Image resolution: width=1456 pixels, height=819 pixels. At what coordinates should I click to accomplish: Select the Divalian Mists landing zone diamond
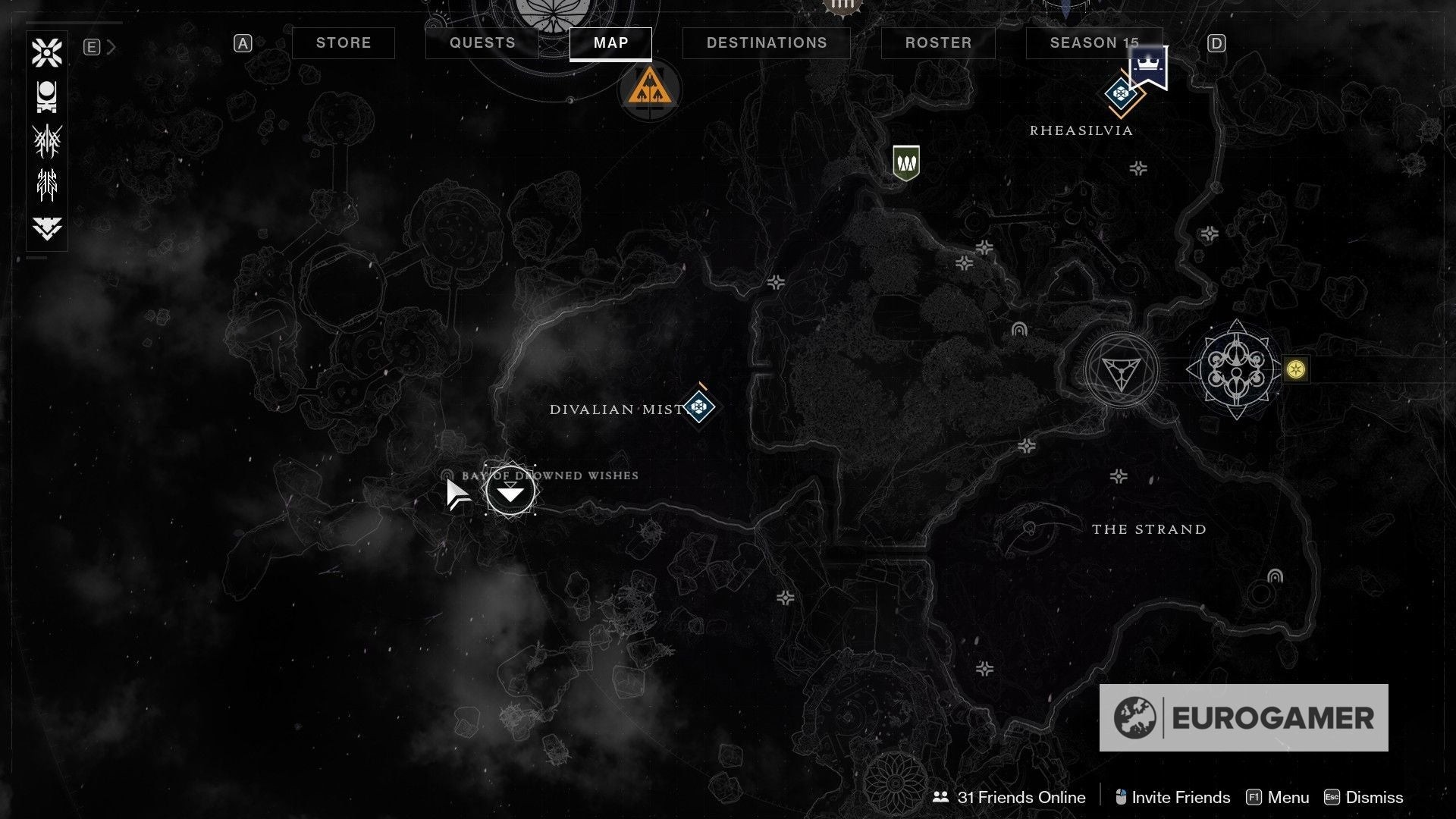699,407
